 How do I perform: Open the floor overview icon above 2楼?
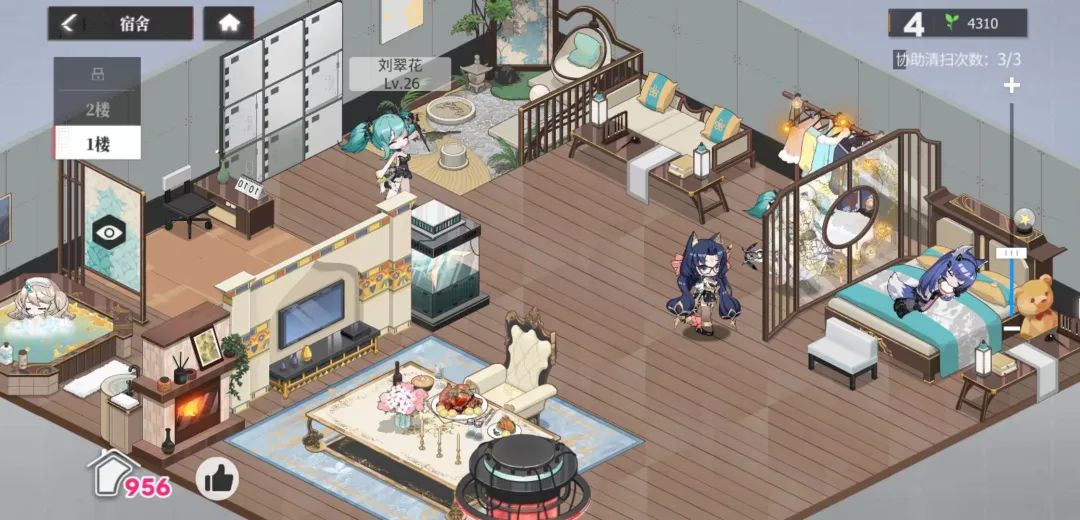point(97,74)
